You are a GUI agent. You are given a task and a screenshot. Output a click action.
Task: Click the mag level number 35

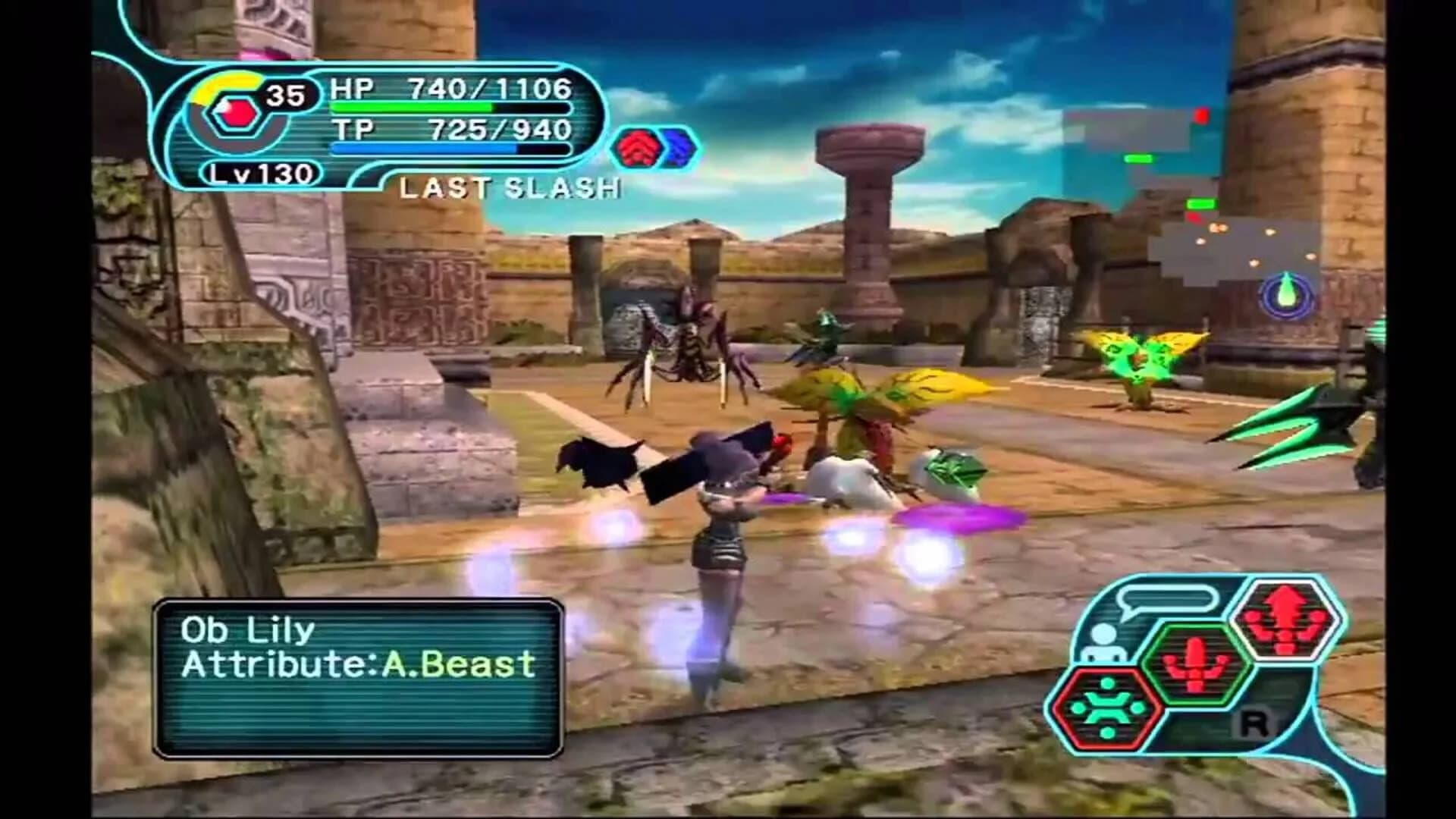pos(287,93)
